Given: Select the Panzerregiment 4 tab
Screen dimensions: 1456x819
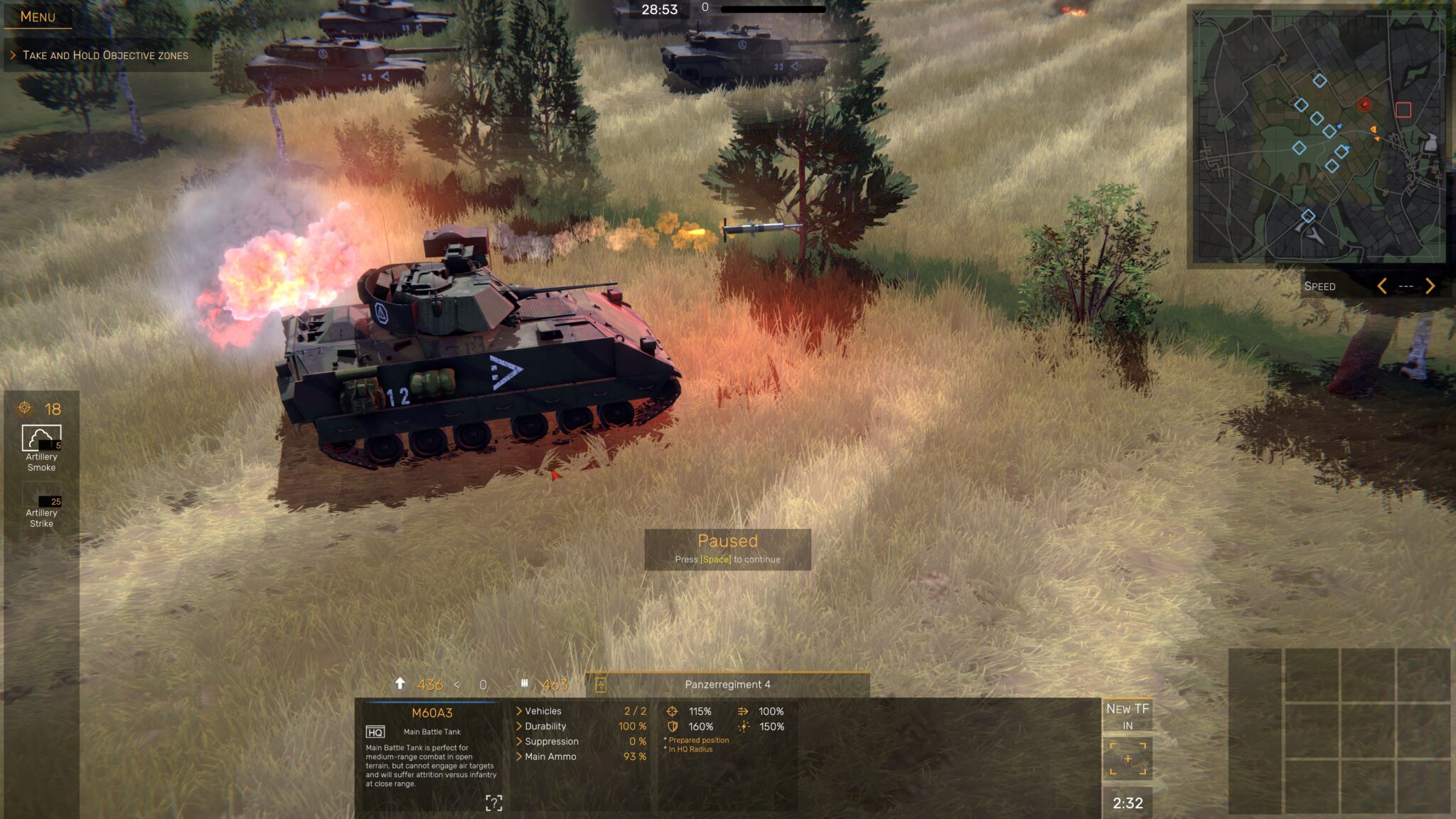Looking at the screenshot, I should [728, 684].
